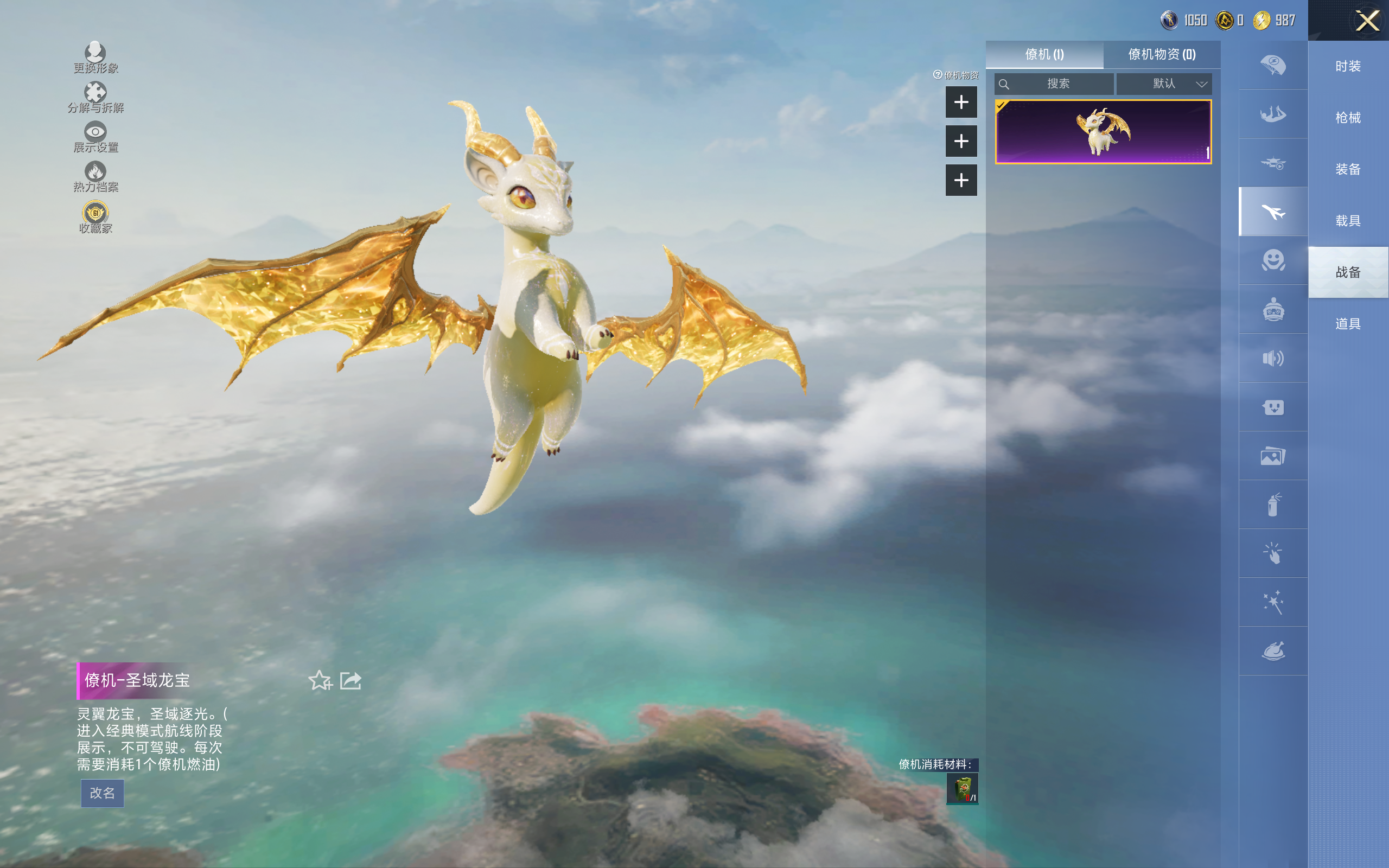Select the golden dragon wingman thumbnail

point(1103,132)
